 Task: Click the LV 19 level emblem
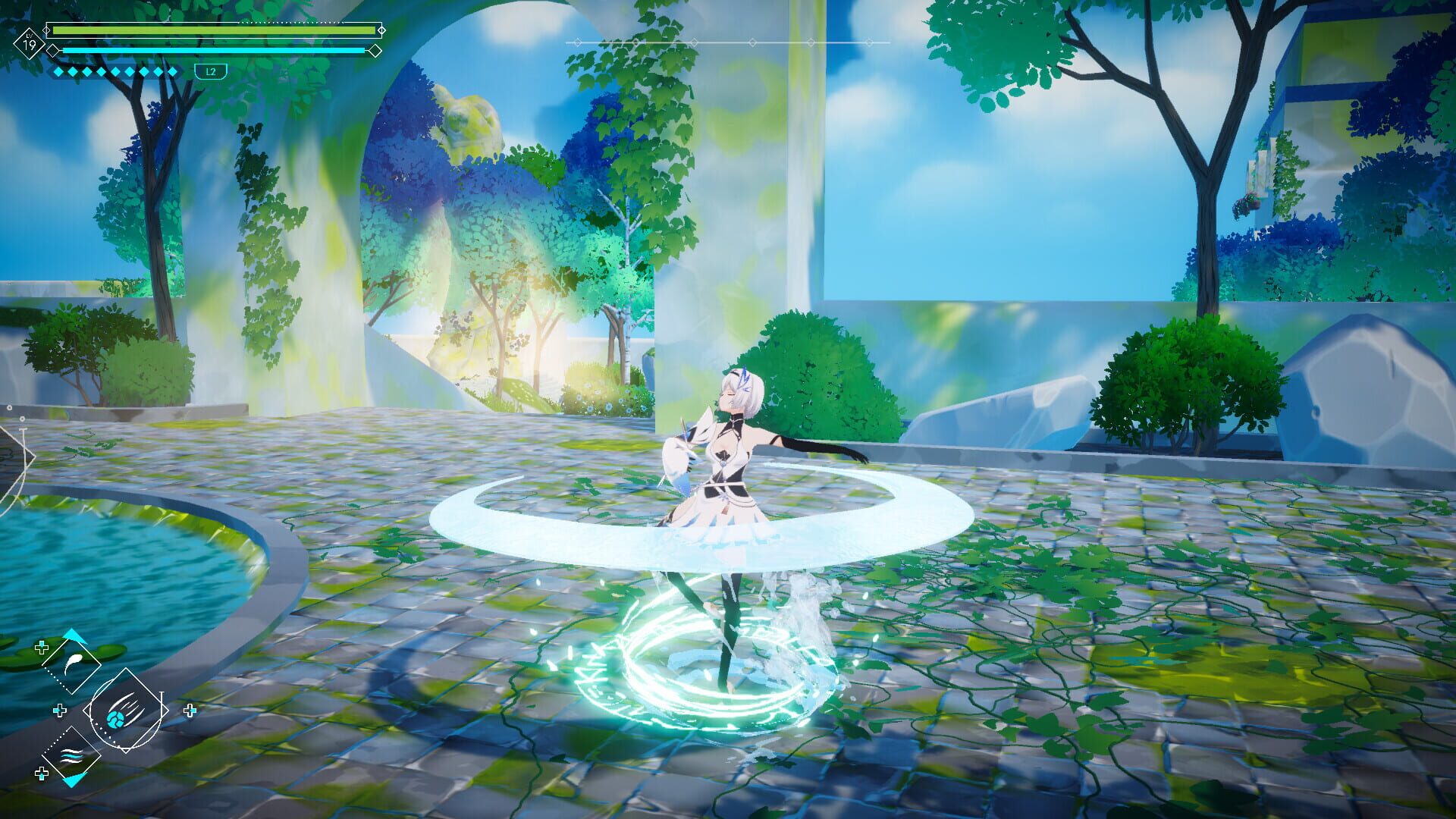(29, 43)
